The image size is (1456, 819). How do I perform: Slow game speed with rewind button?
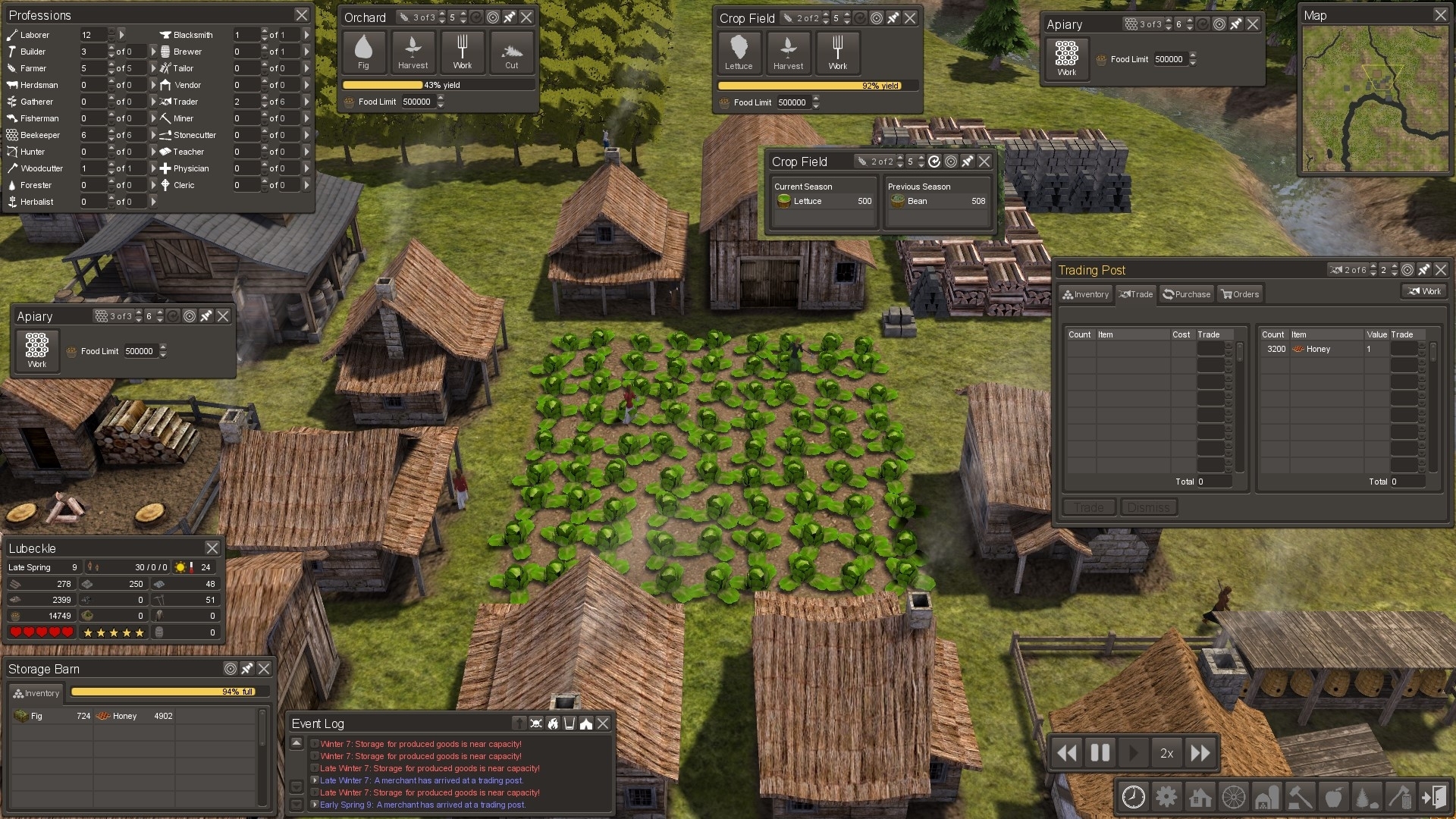pyautogui.click(x=1066, y=753)
